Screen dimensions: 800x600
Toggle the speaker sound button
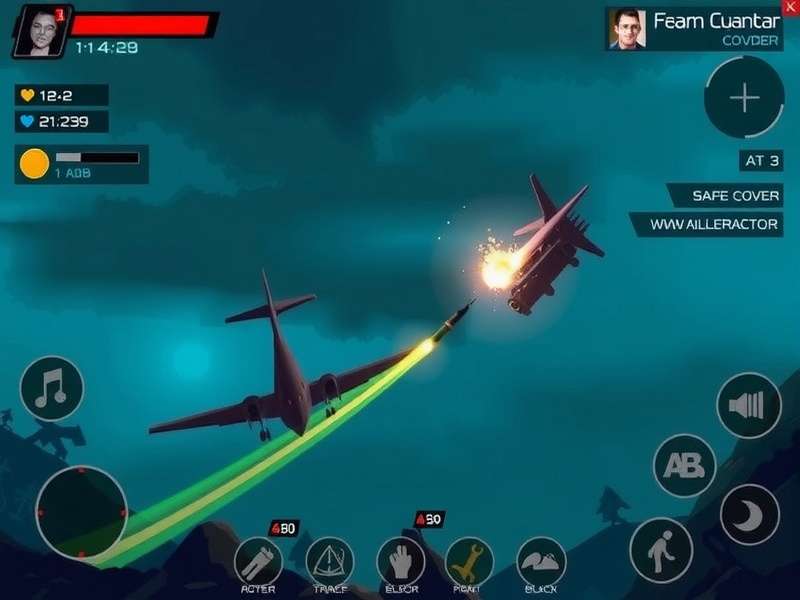pos(749,405)
